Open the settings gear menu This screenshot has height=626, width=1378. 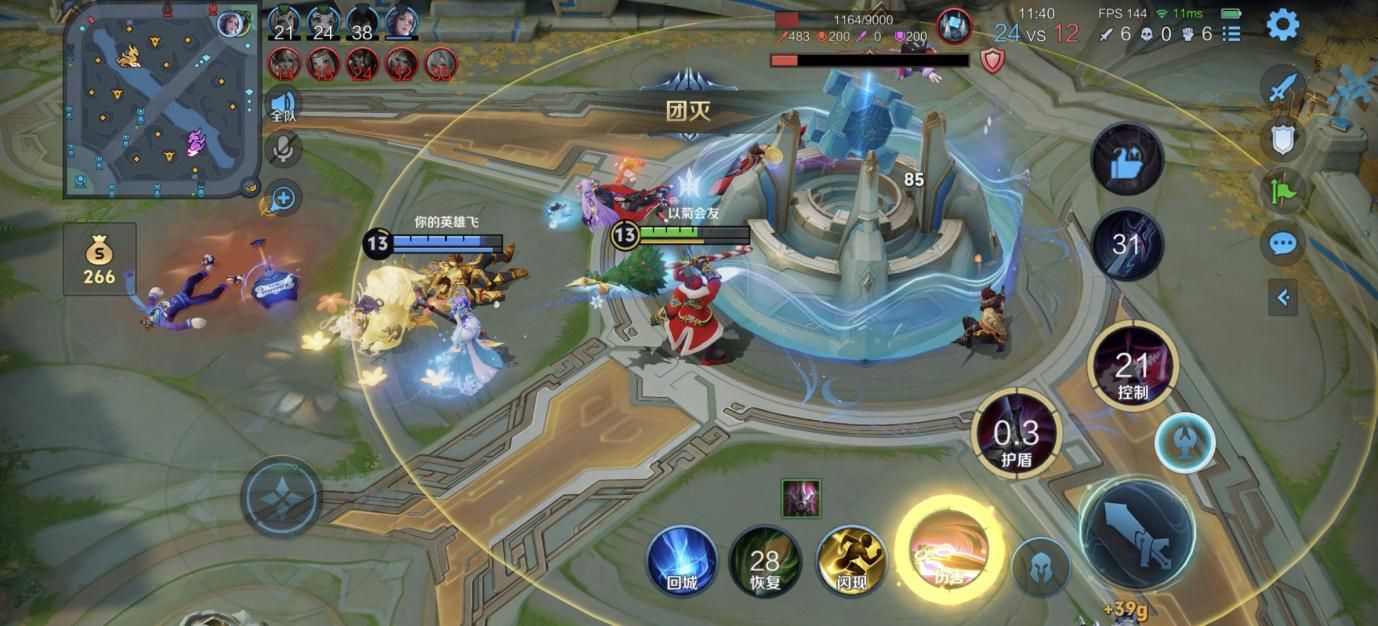pyautogui.click(x=1282, y=25)
